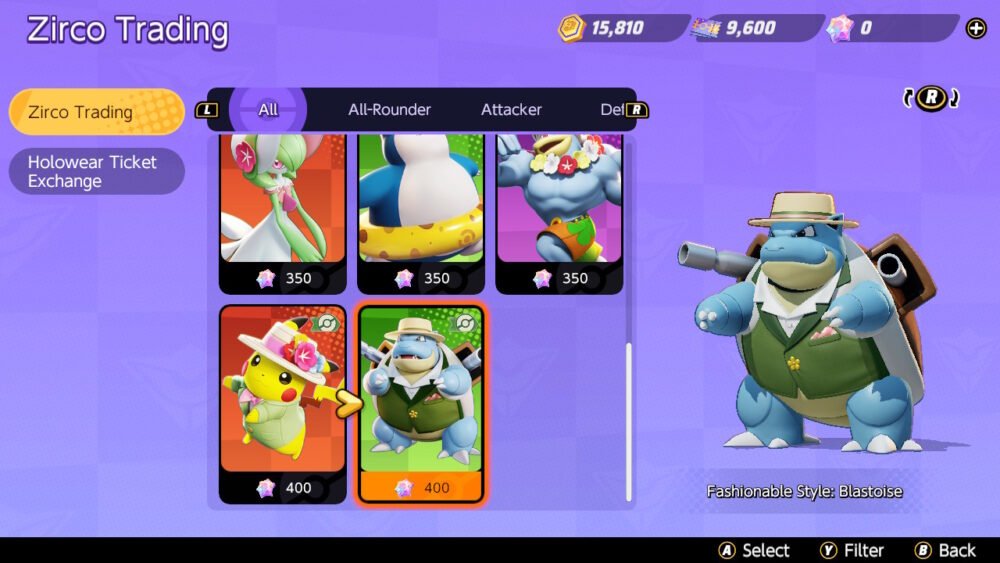Click the holowear list scrollbar
This screenshot has width=1000, height=563.
point(629,420)
